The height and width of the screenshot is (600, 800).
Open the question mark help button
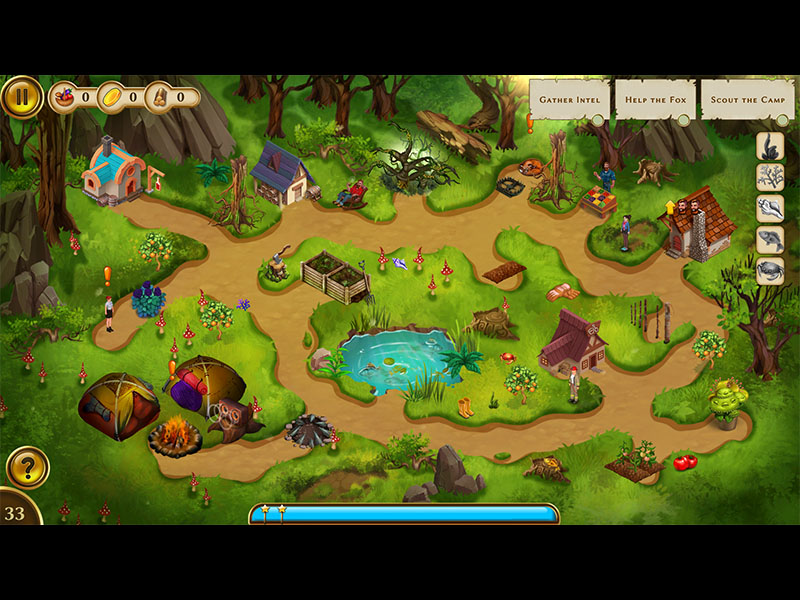[x=27, y=468]
